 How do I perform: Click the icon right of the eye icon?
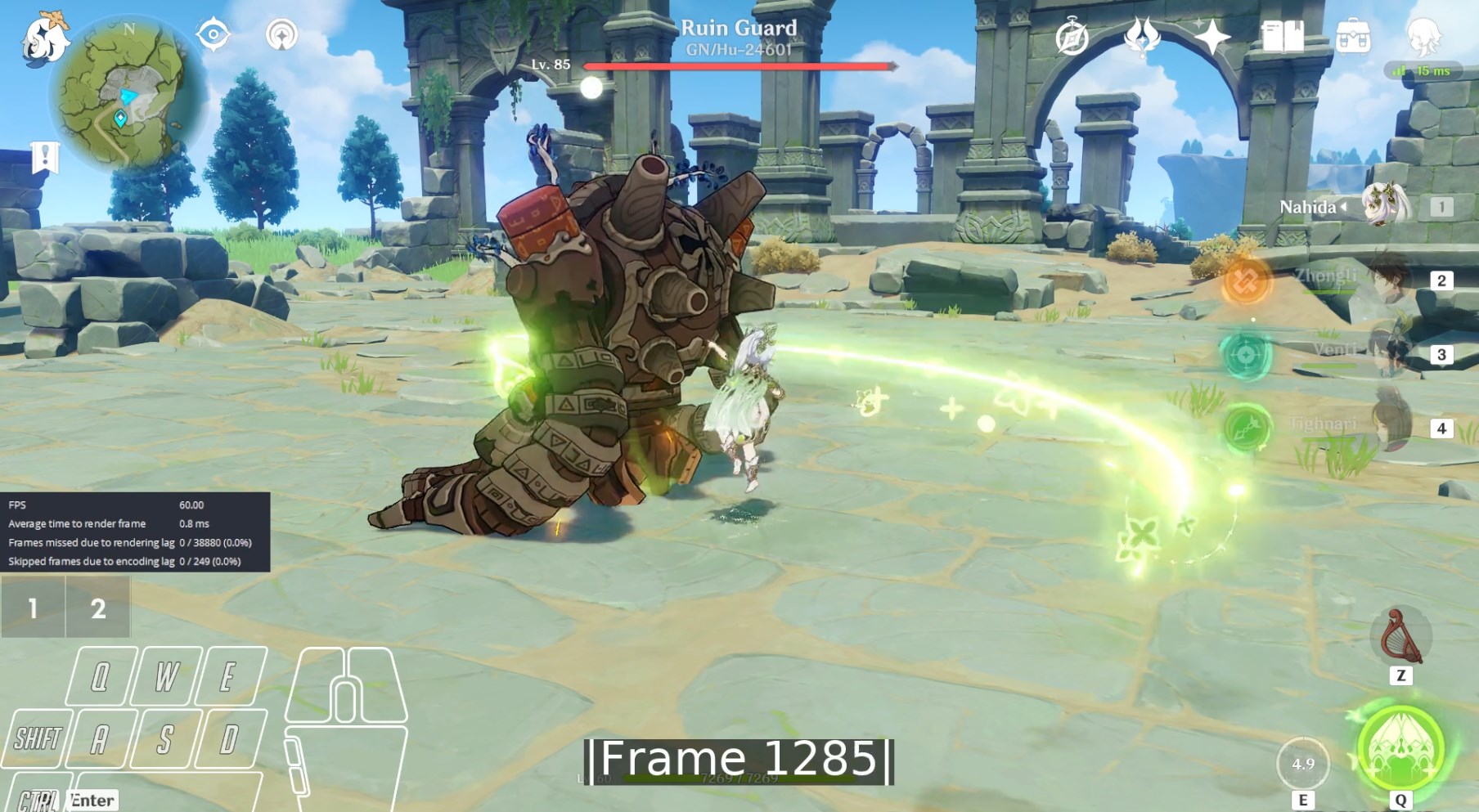[x=282, y=35]
